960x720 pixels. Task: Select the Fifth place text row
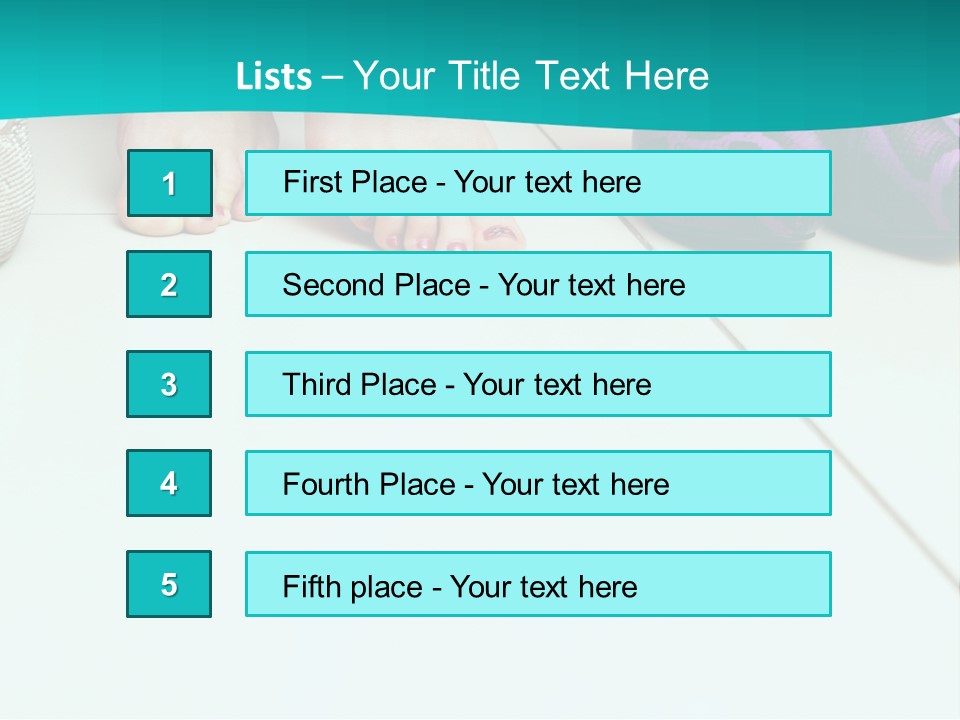538,585
